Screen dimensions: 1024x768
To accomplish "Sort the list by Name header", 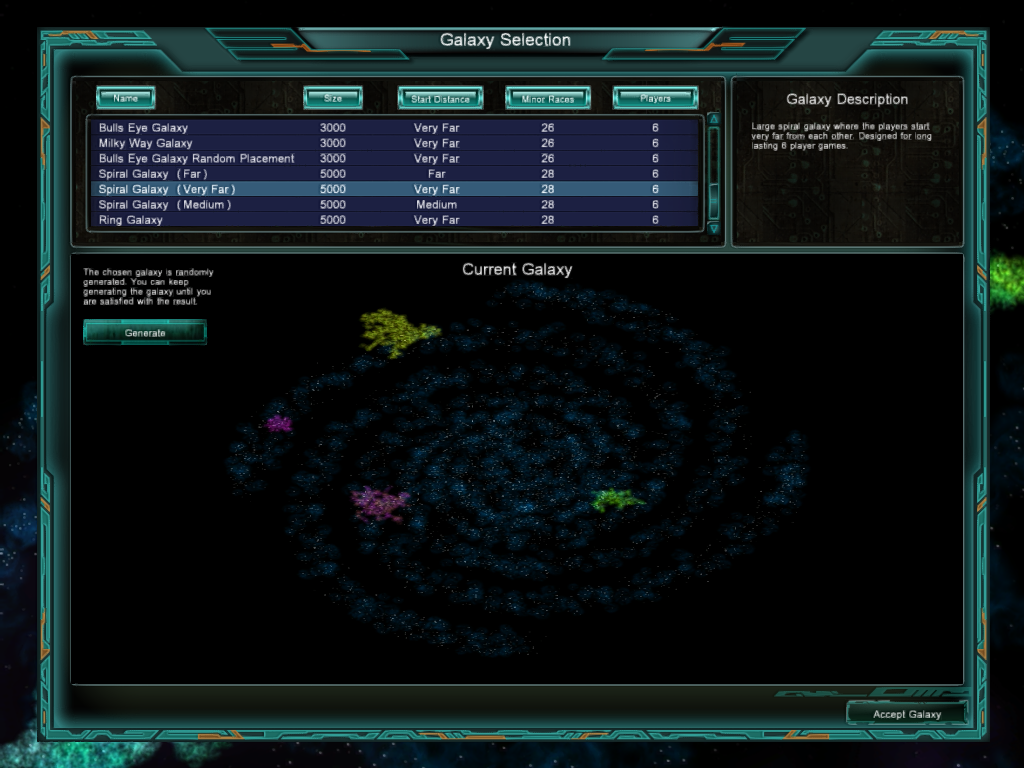I will pyautogui.click(x=126, y=98).
